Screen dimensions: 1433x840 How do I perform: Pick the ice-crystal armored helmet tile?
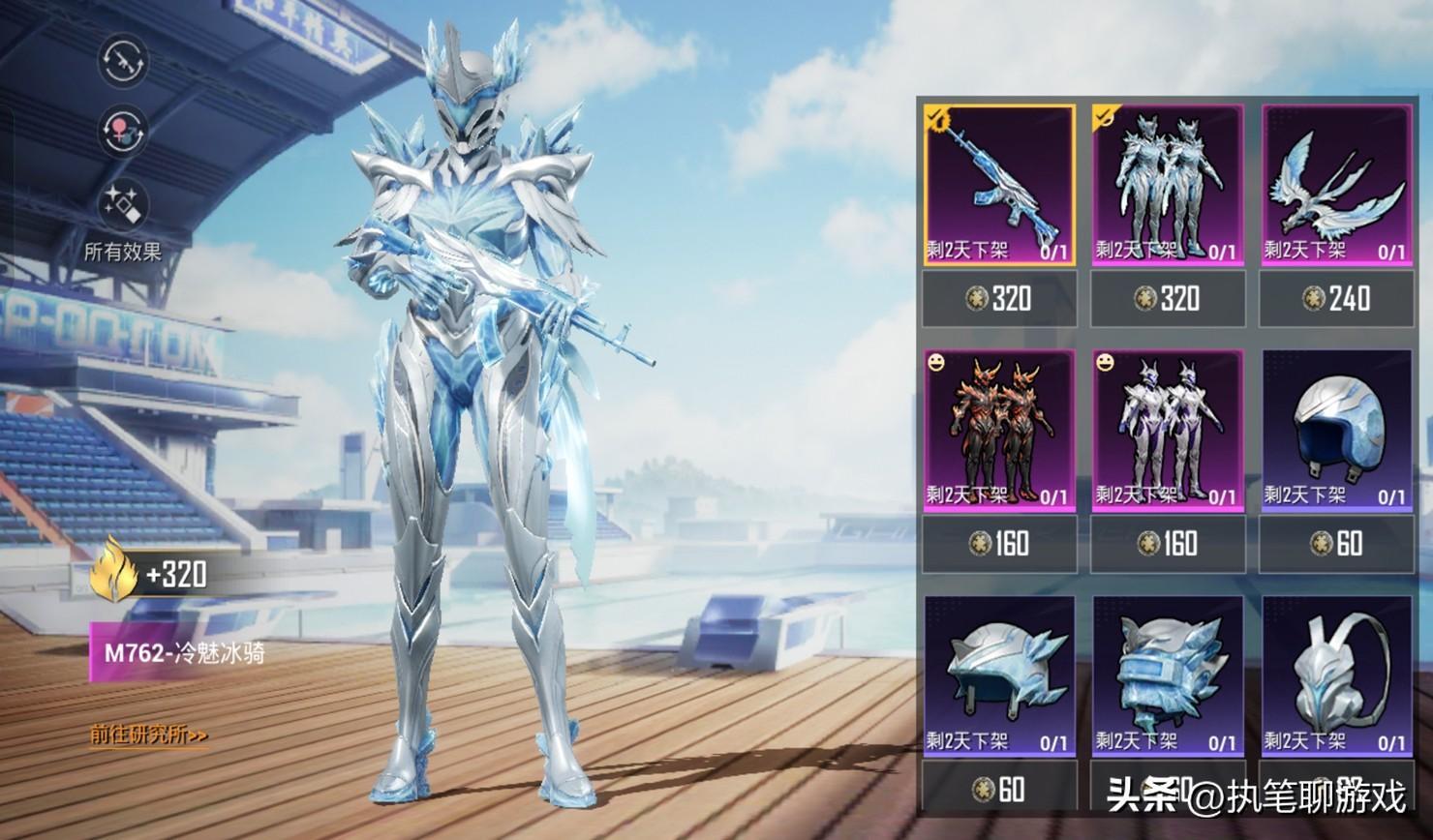1168,676
